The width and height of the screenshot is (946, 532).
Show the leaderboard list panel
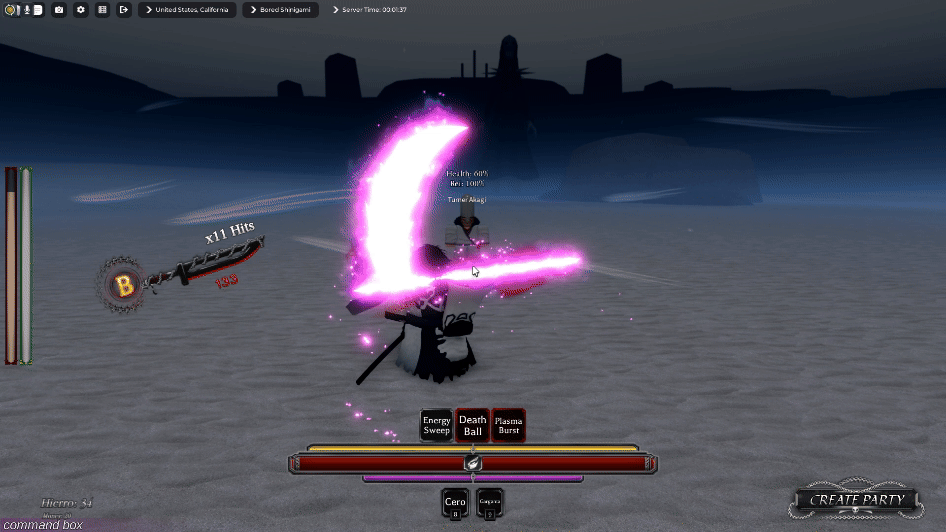point(102,10)
